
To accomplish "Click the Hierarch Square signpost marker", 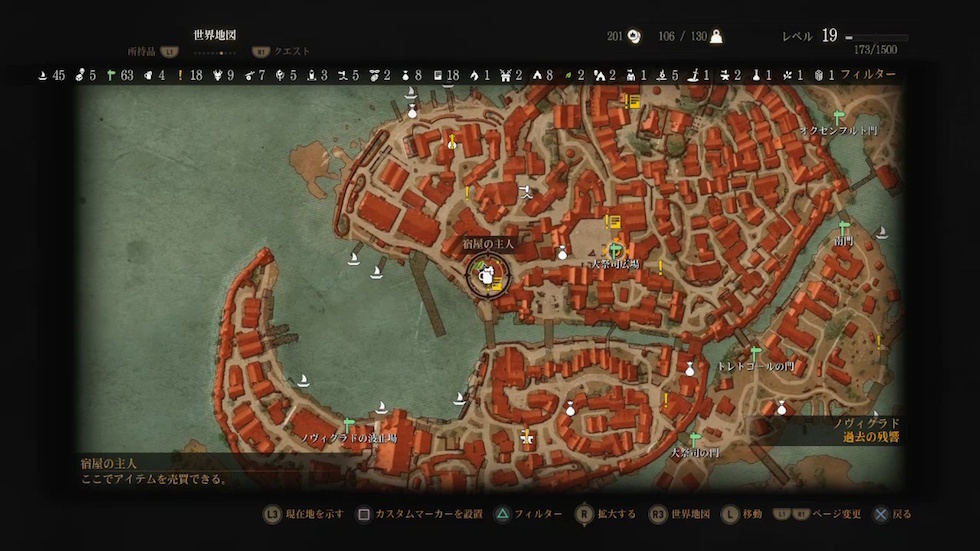I will (x=615, y=249).
